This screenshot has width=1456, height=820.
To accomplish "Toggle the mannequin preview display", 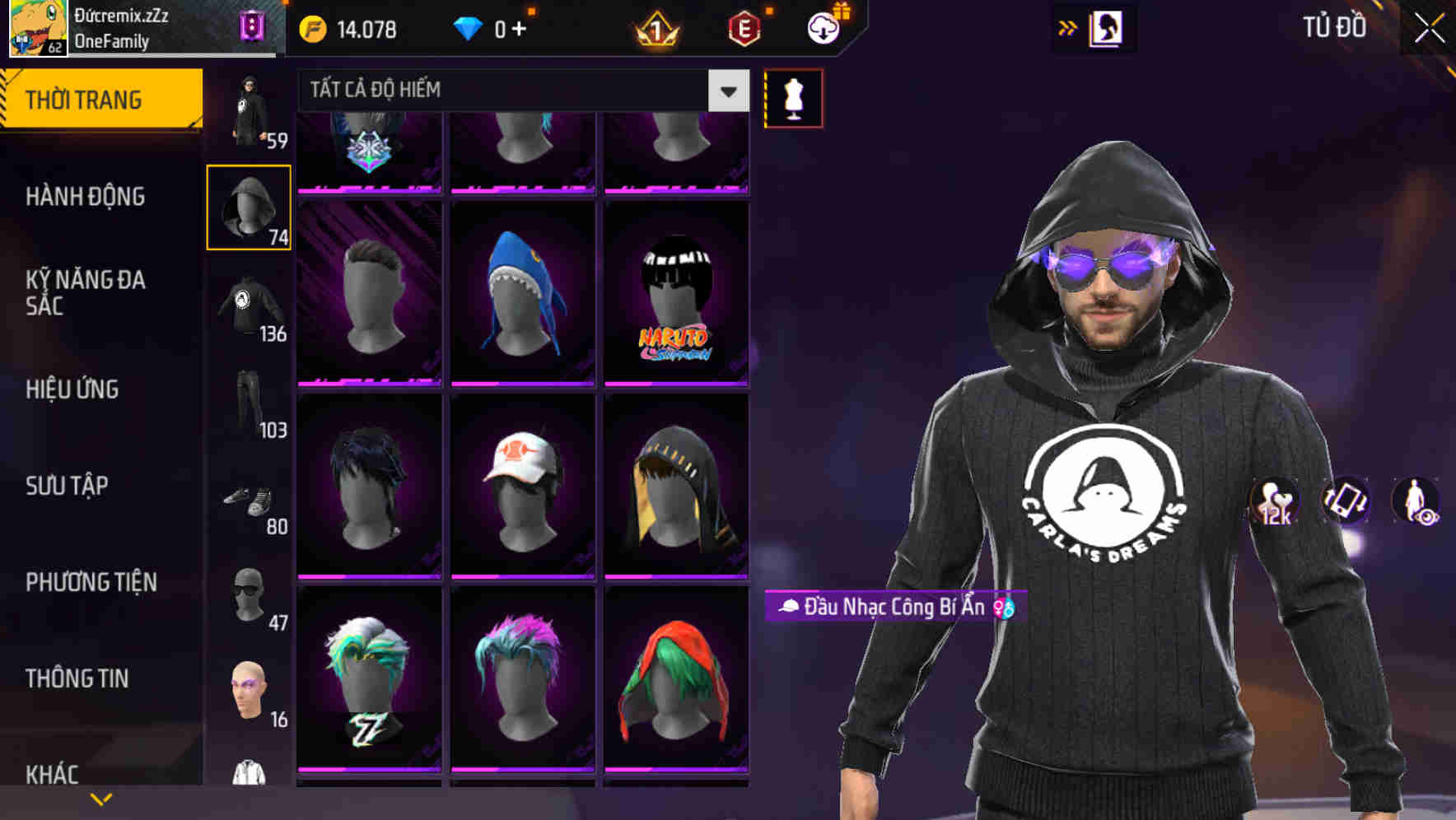I will [x=793, y=98].
